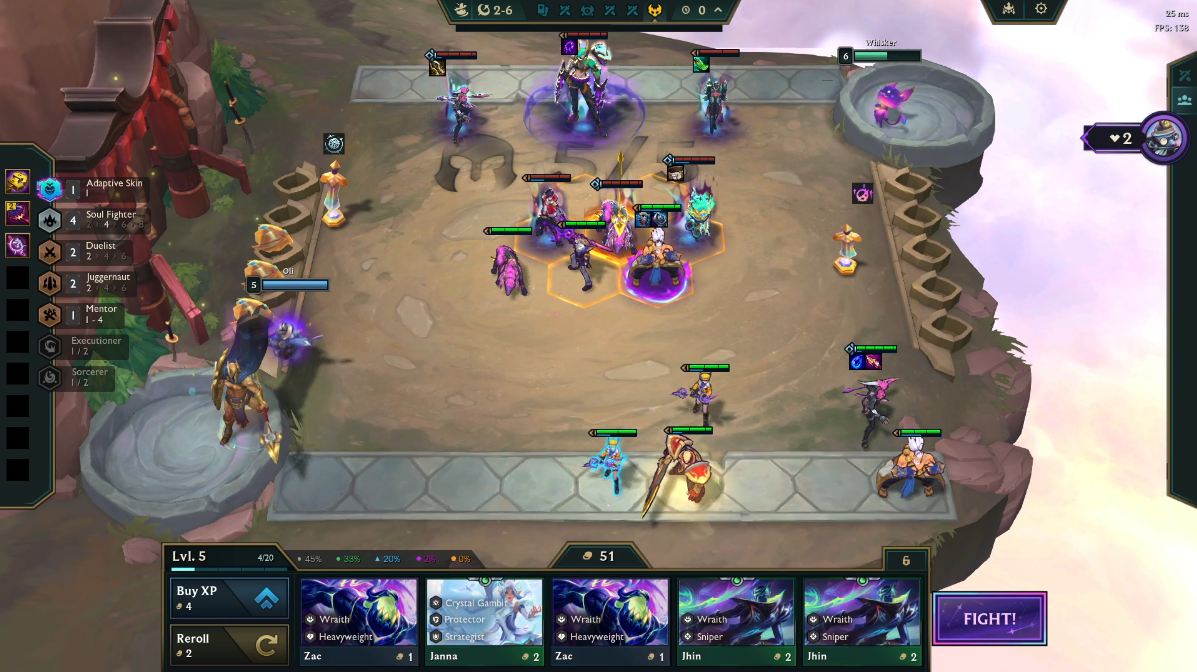Buy XP for 4 gold
The image size is (1197, 672).
[230, 598]
